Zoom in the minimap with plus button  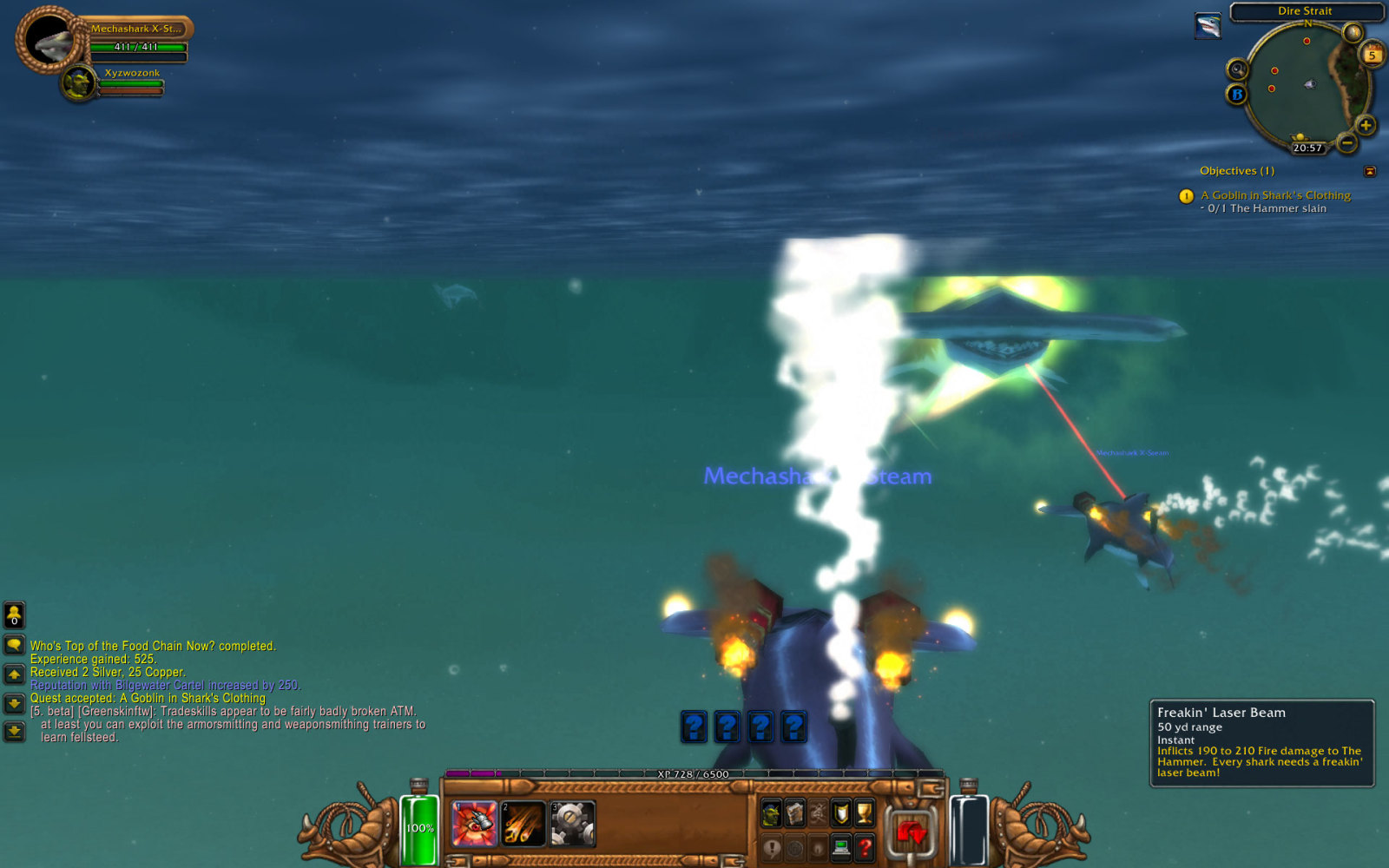coord(1366,126)
